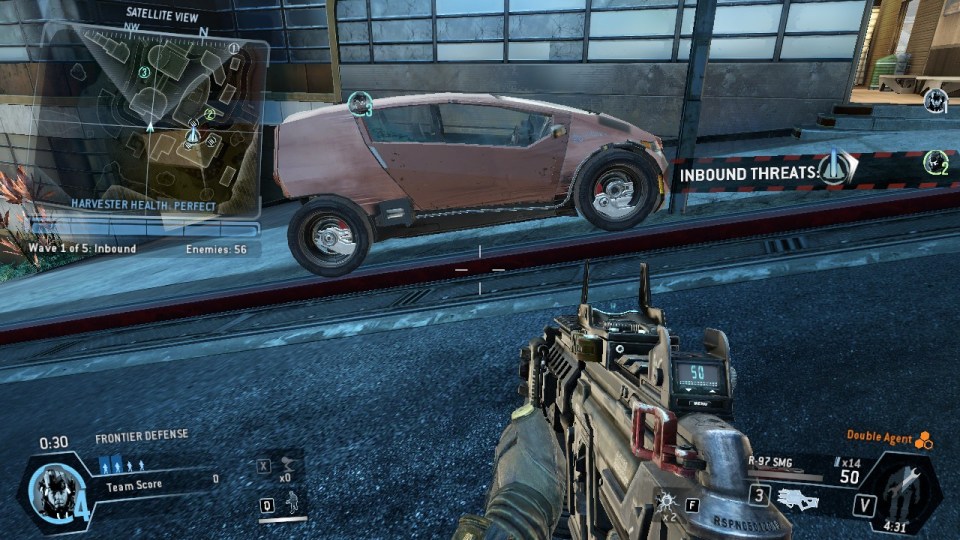
Task: Click the Inbound Threats titan icon
Action: [835, 170]
